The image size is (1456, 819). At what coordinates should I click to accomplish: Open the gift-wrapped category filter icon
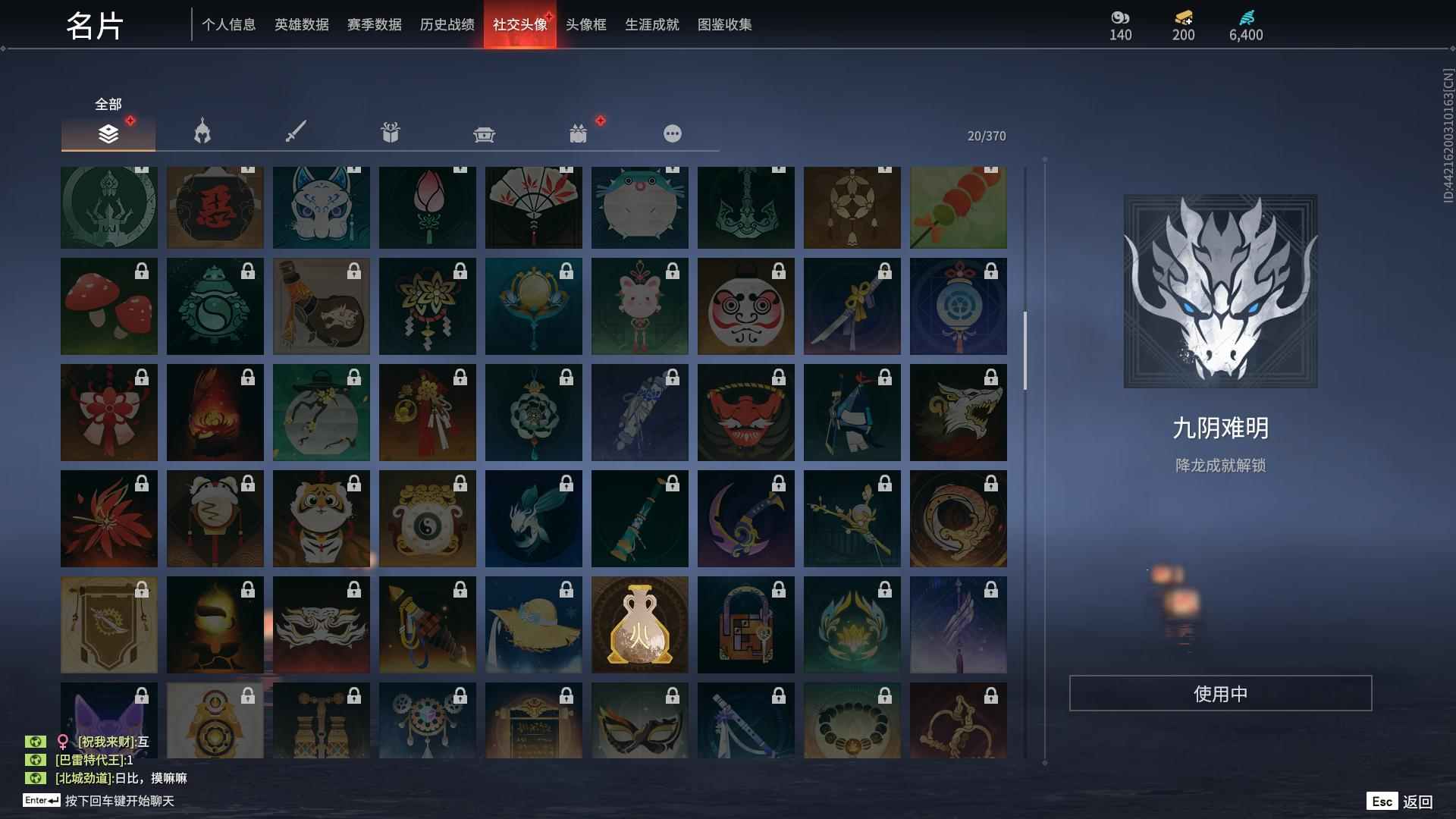coord(390,132)
